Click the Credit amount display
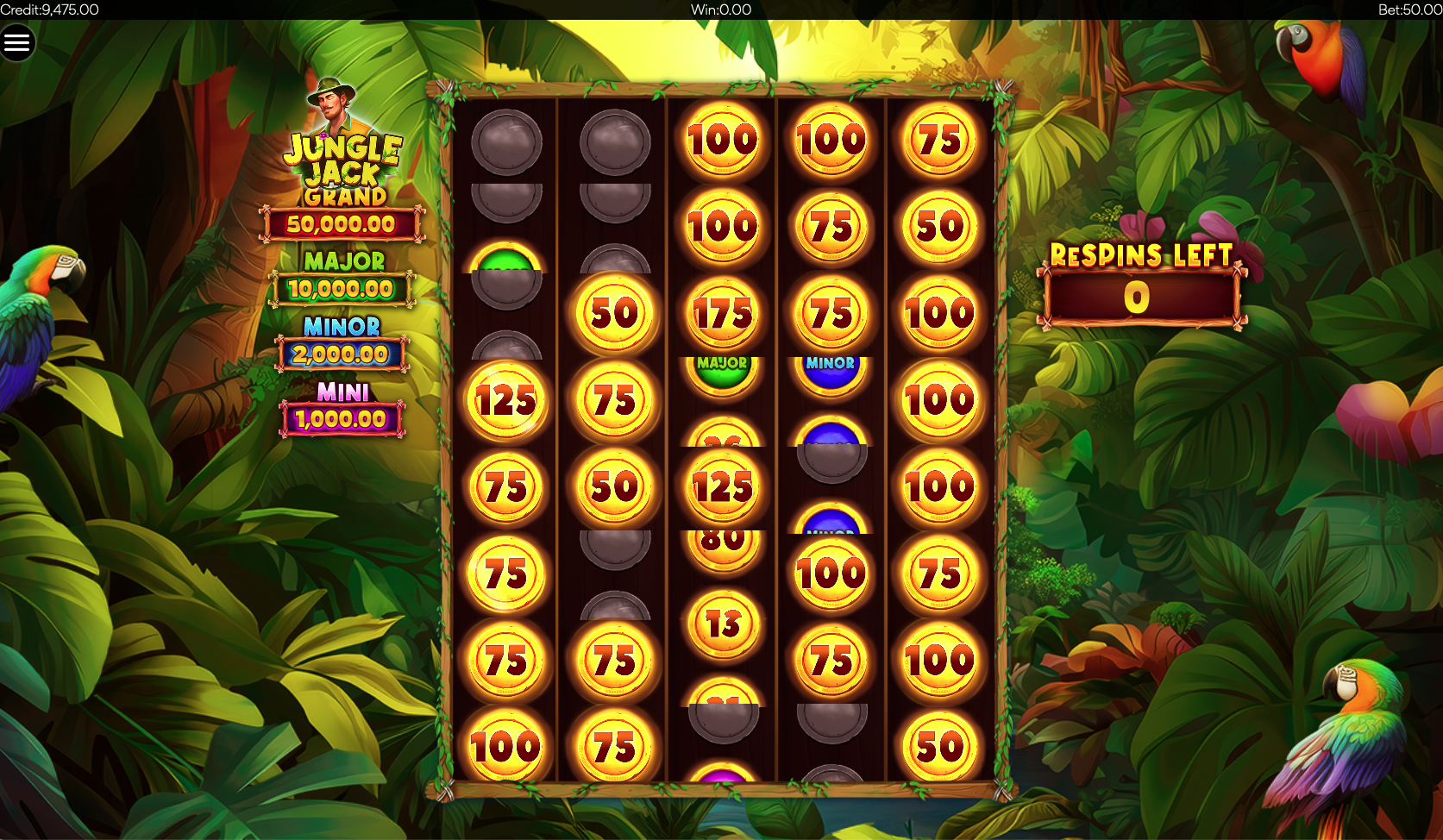Screen dimensions: 1443x840 click(49, 9)
